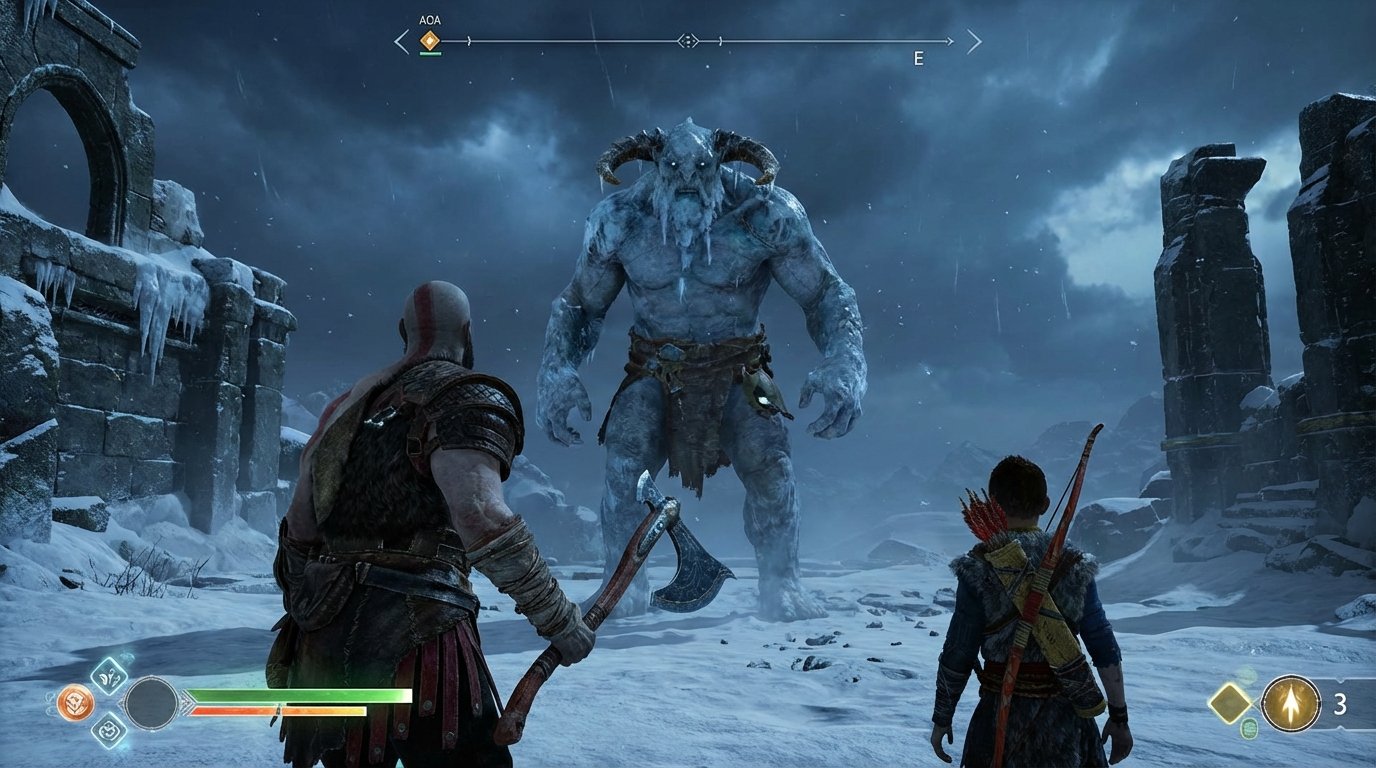This screenshot has height=768, width=1376.
Task: Click the E cardinal direction label
Action: pyautogui.click(x=917, y=57)
